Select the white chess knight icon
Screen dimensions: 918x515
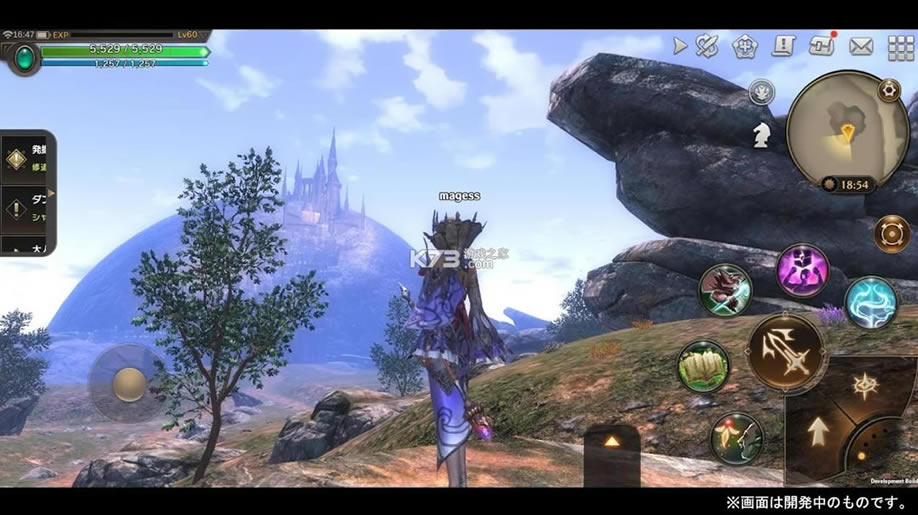click(x=761, y=134)
